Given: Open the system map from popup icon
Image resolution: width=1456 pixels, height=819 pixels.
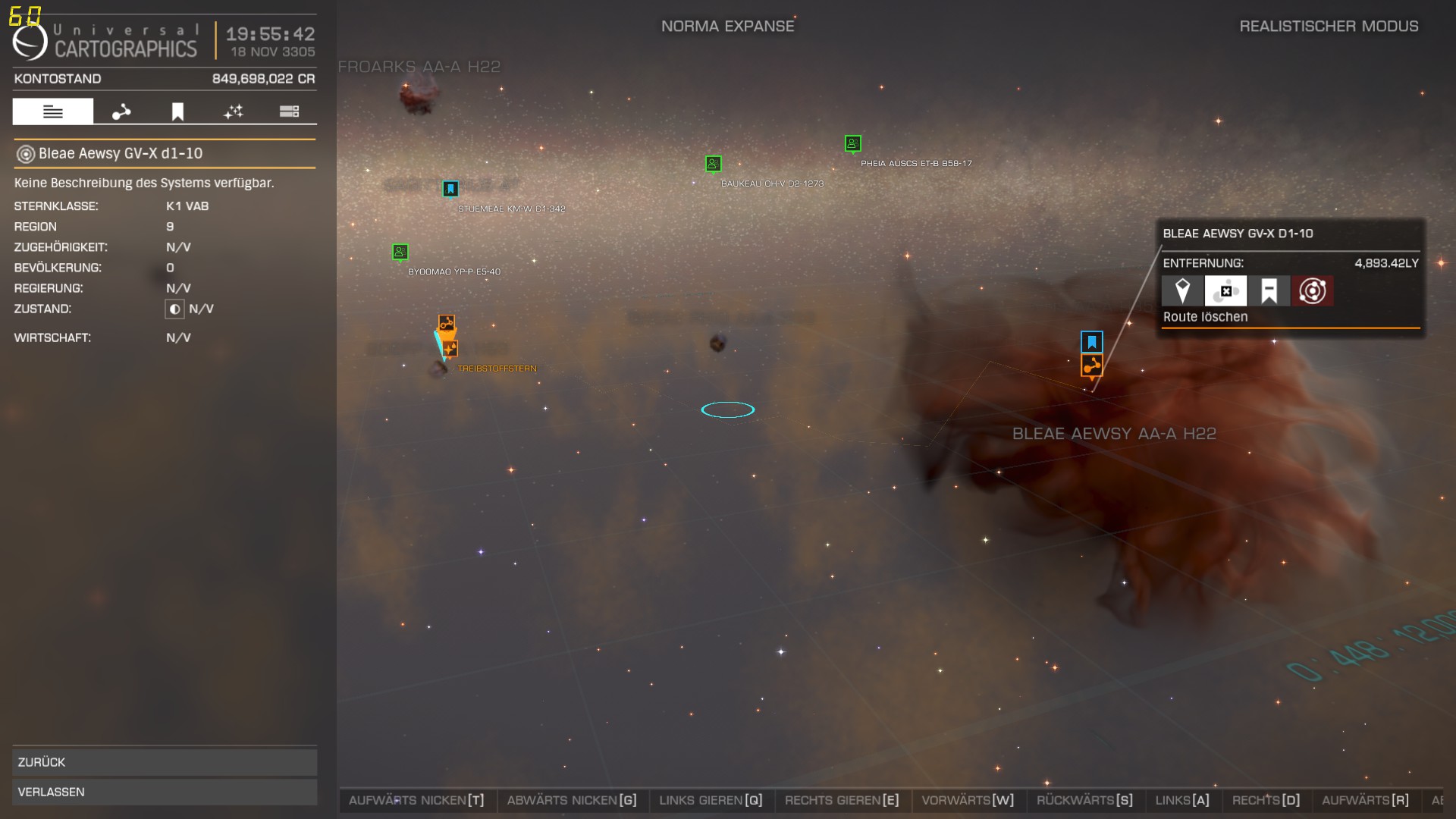Looking at the screenshot, I should click(1312, 291).
